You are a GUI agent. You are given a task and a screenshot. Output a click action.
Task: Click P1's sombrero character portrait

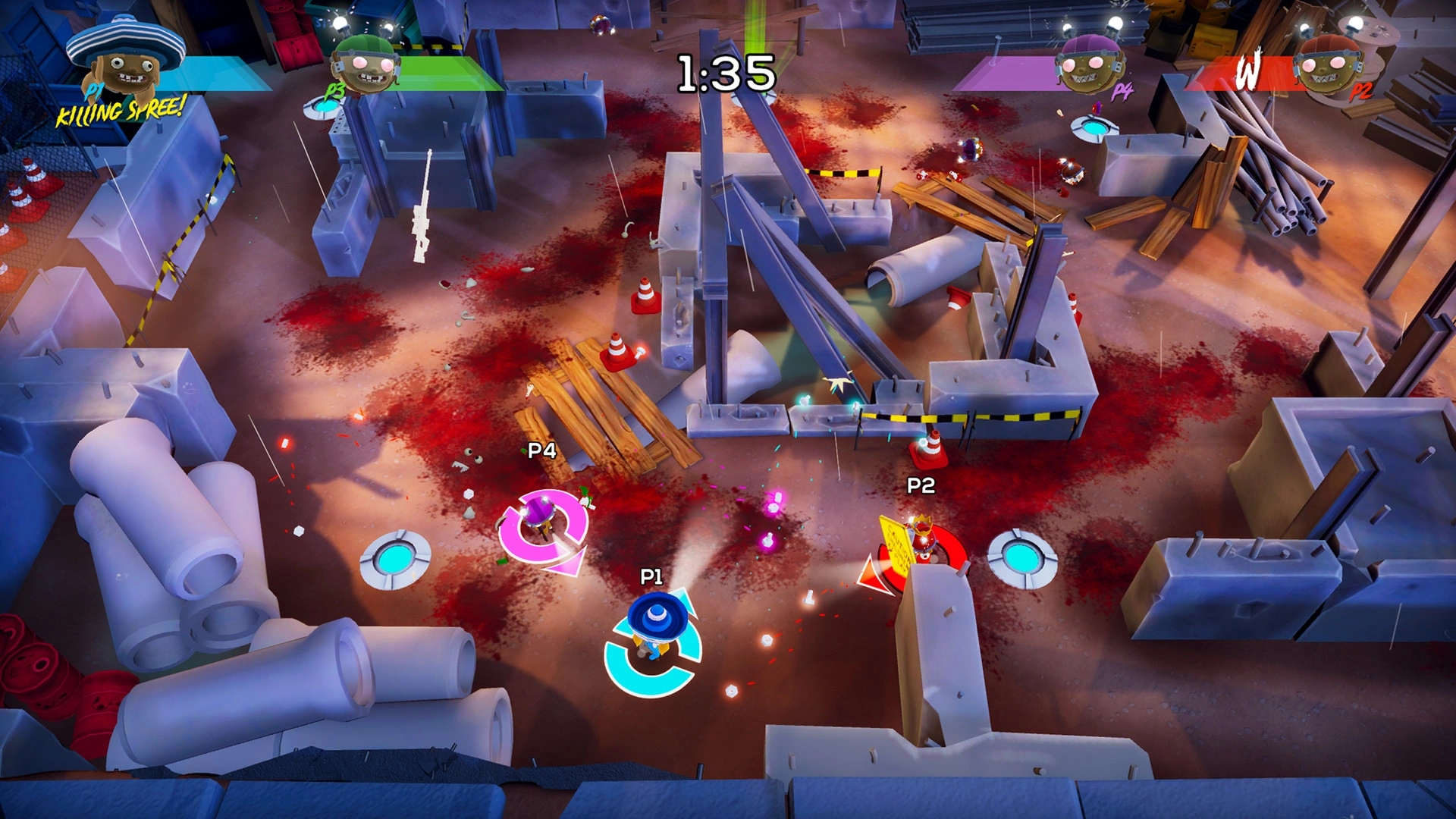126,62
